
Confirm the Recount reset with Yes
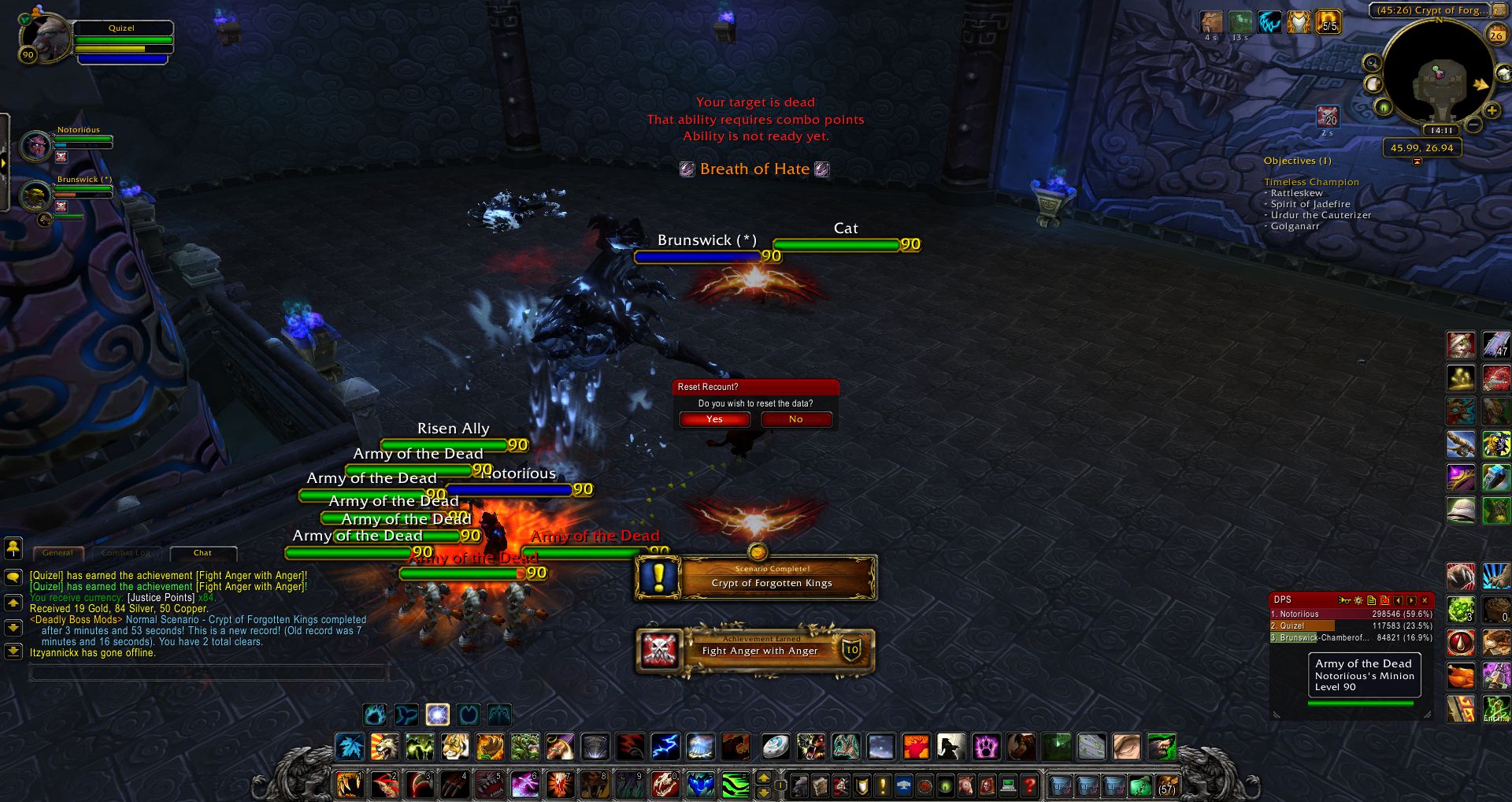point(714,419)
